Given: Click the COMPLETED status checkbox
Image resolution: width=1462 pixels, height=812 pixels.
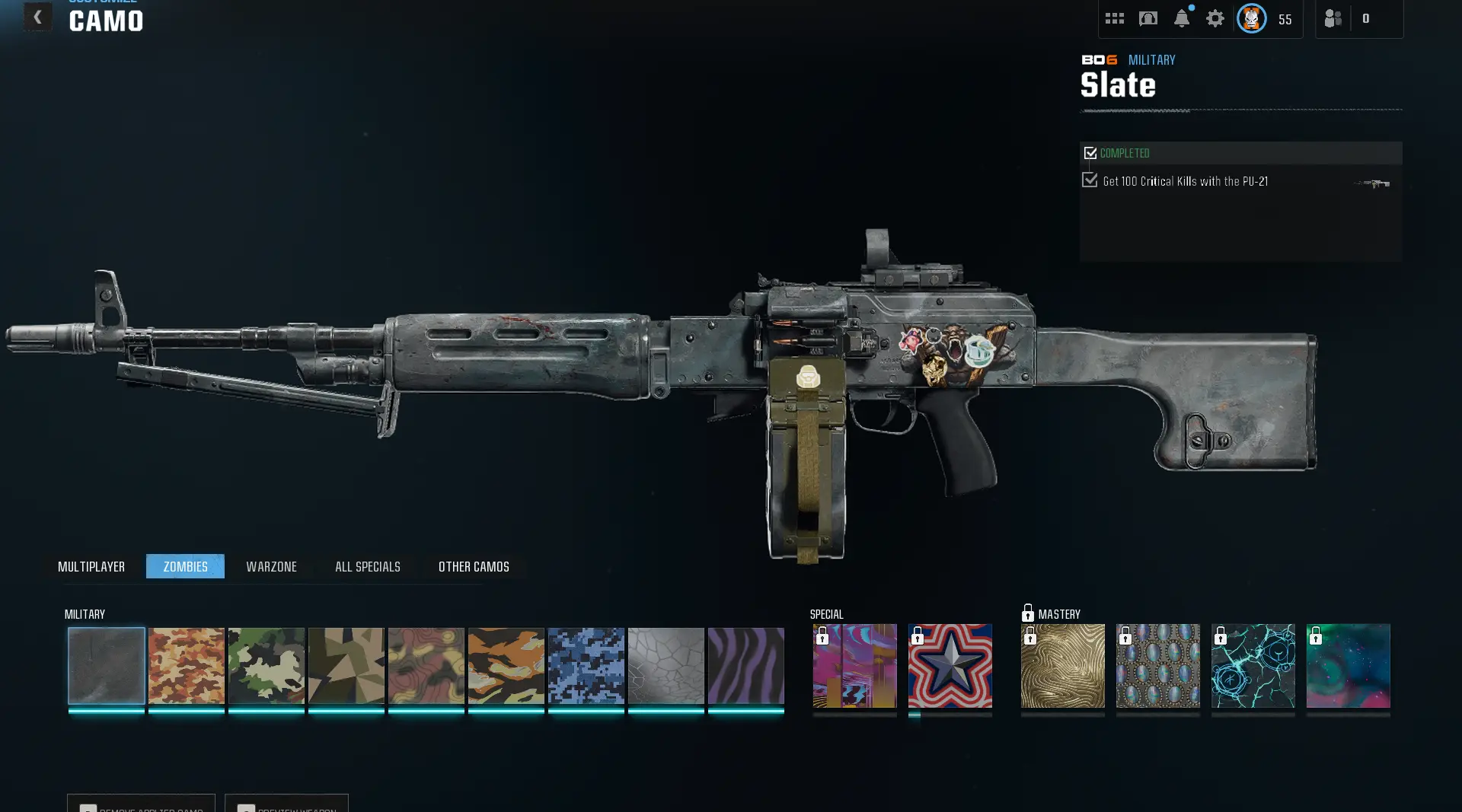Looking at the screenshot, I should pos(1090,152).
